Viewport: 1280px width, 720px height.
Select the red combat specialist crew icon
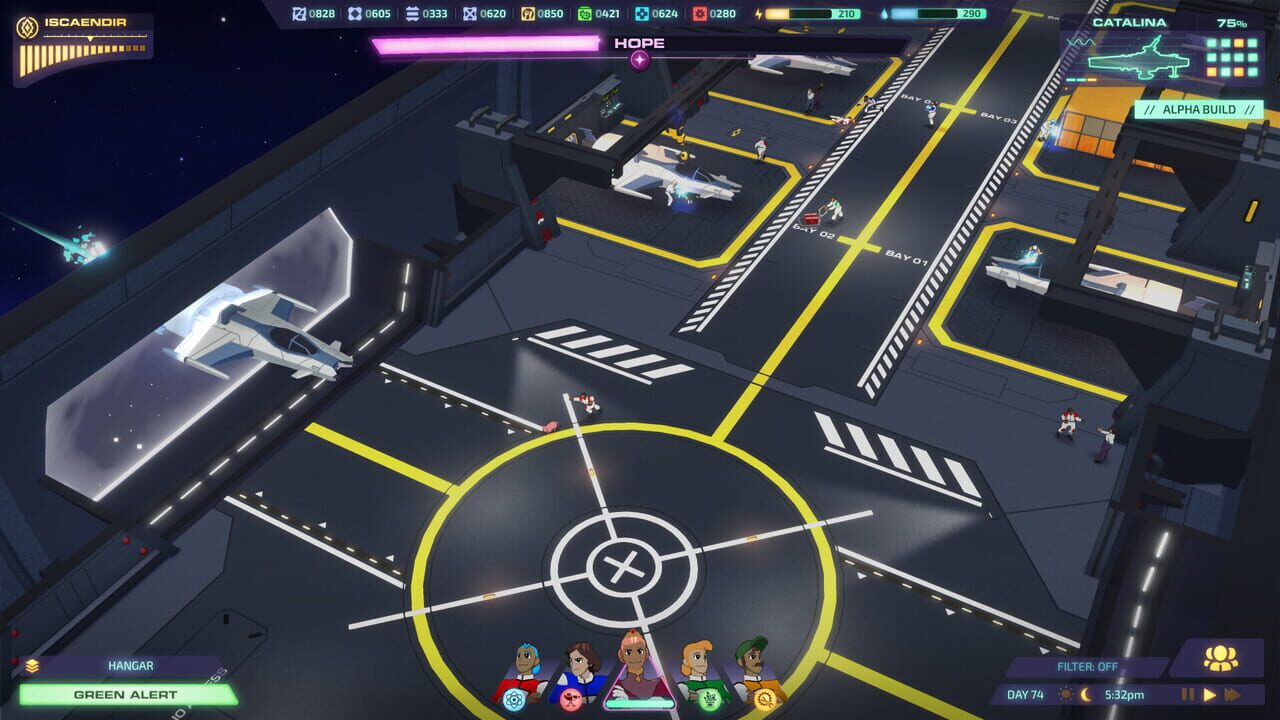[x=572, y=702]
